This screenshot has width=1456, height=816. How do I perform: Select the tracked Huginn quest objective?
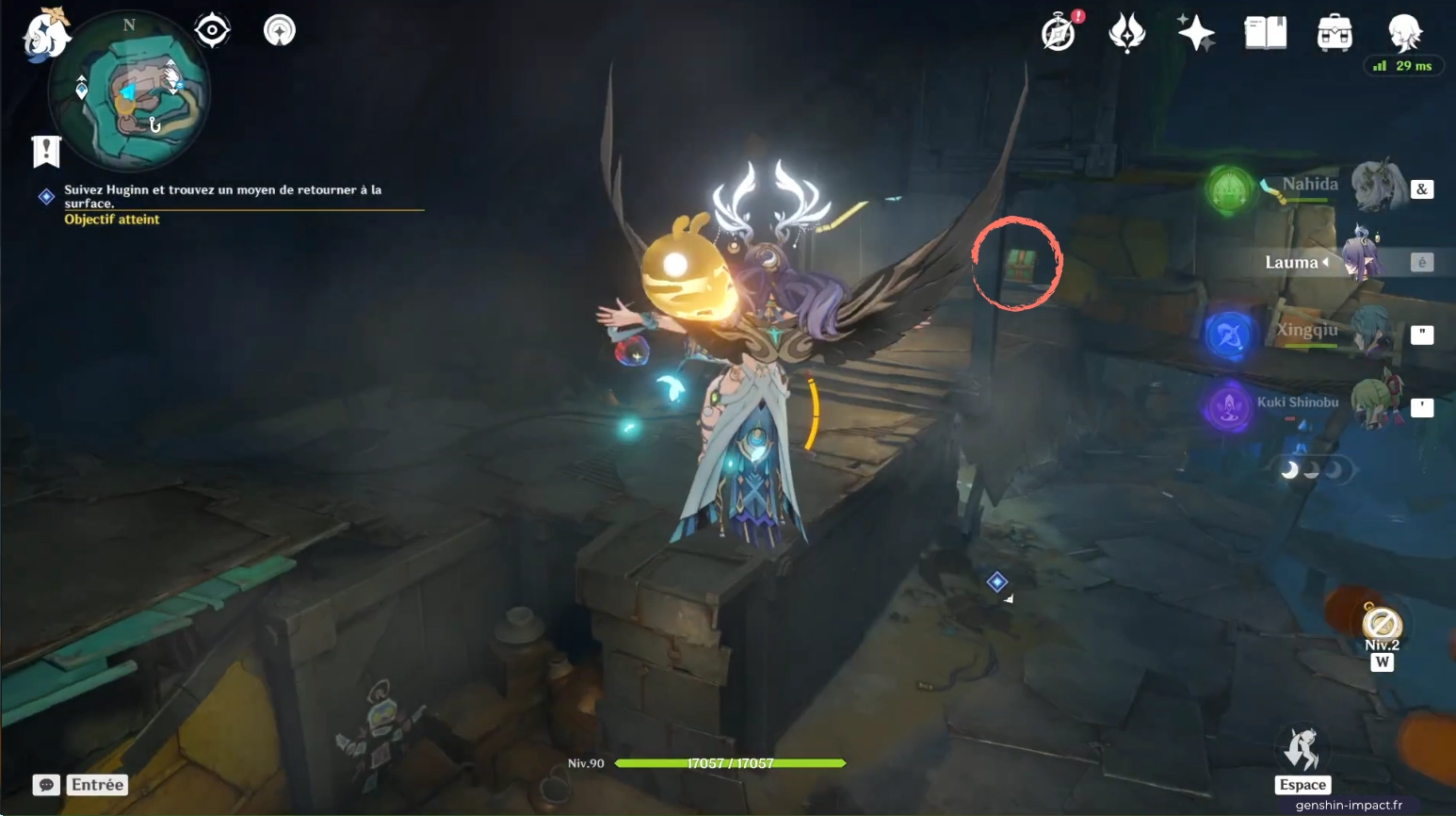(222, 196)
